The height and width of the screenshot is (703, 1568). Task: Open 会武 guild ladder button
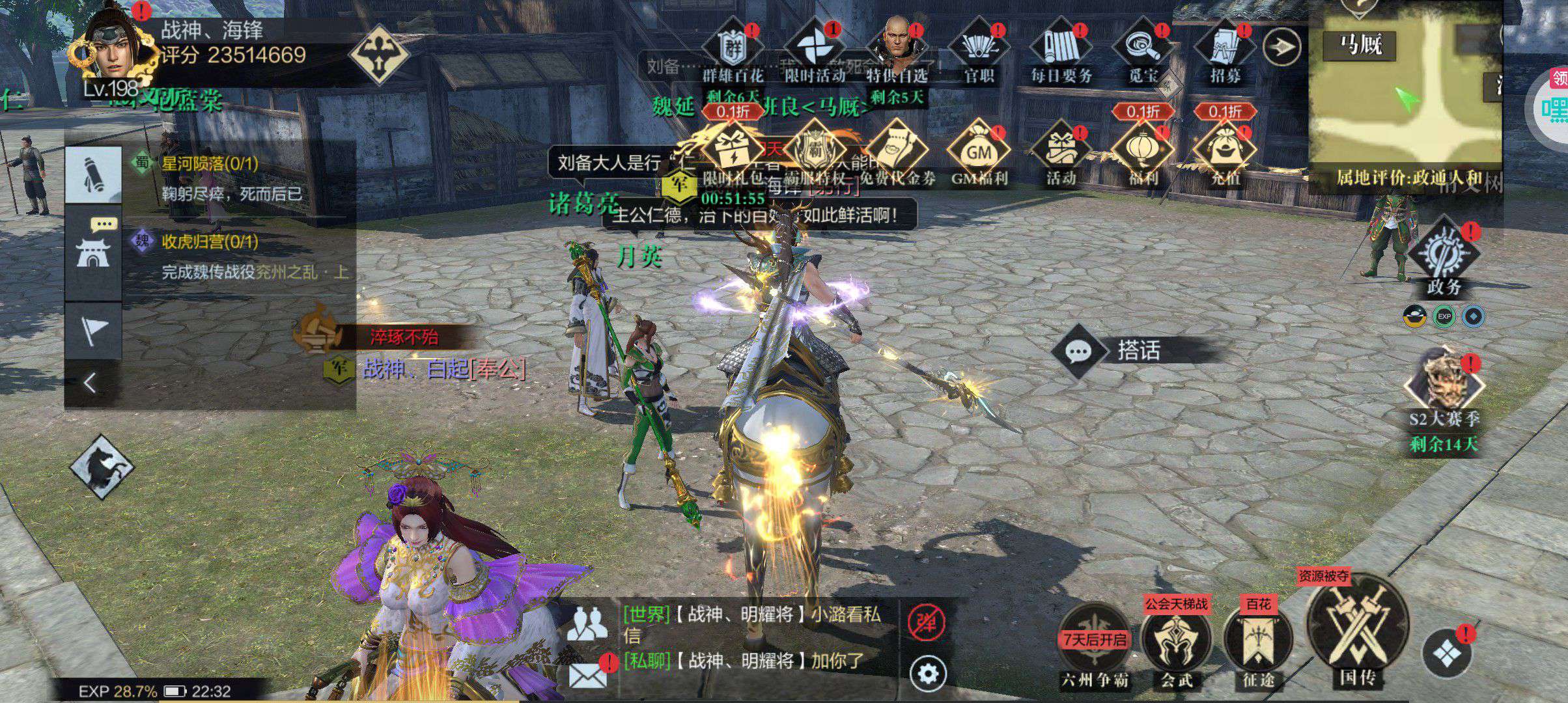[x=1177, y=641]
